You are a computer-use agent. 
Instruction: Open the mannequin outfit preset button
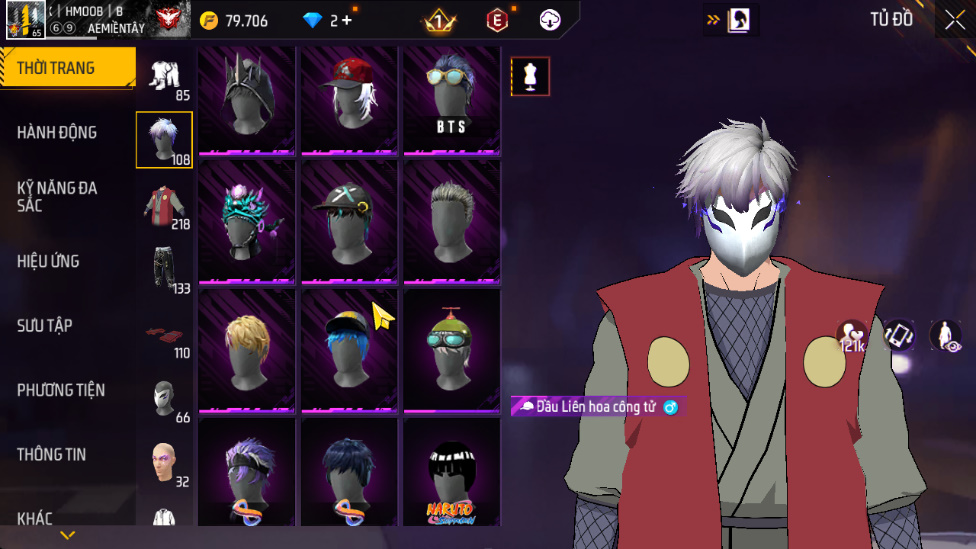click(530, 76)
